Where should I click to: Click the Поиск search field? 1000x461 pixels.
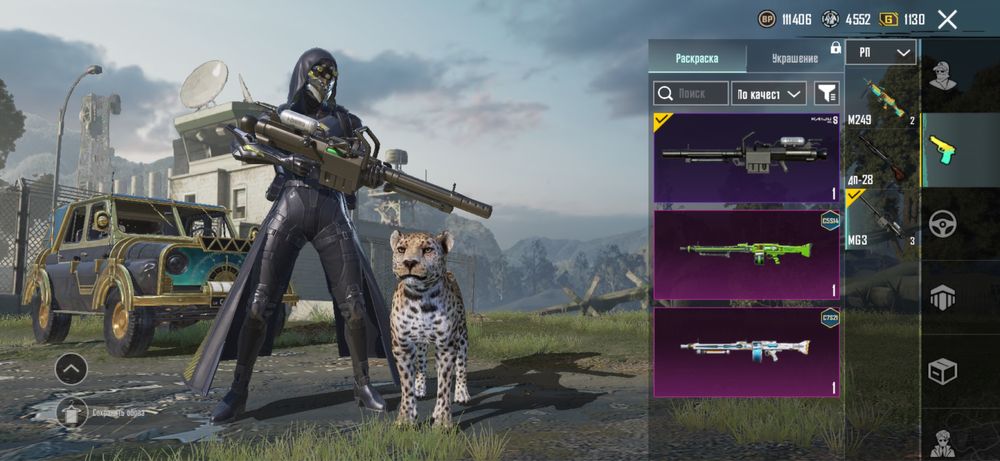click(x=691, y=94)
